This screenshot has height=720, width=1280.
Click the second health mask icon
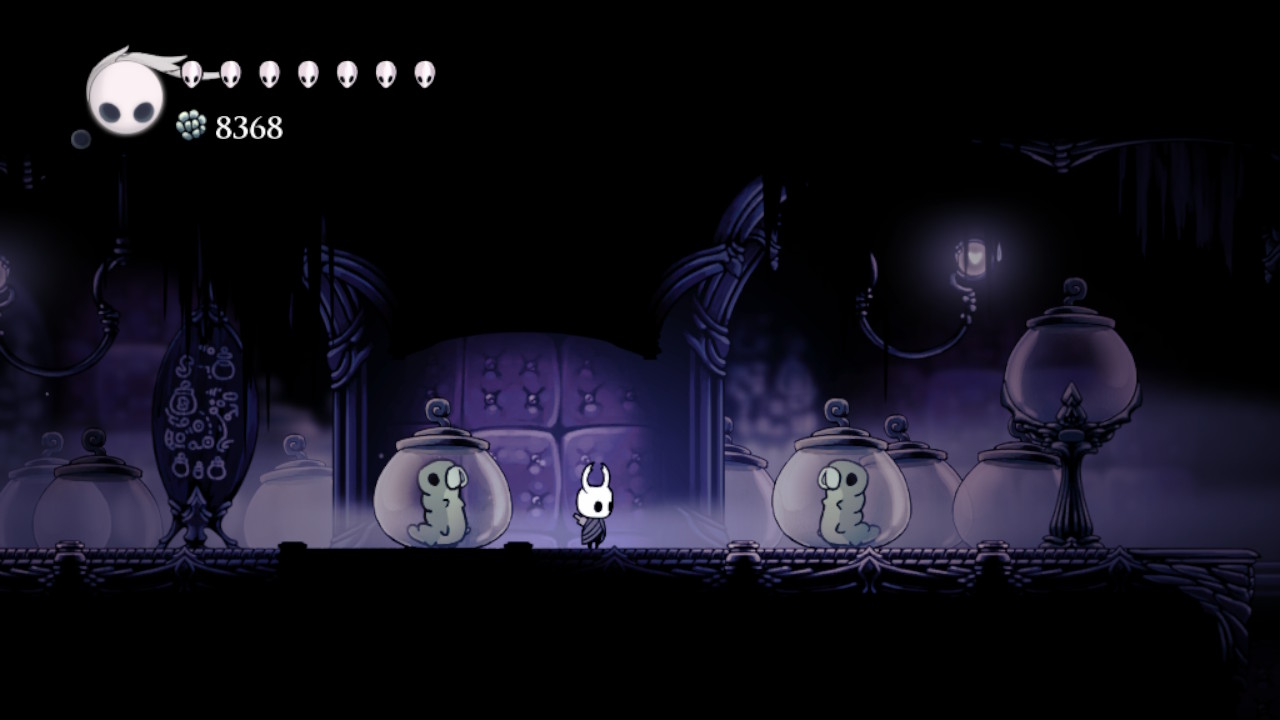[x=232, y=72]
